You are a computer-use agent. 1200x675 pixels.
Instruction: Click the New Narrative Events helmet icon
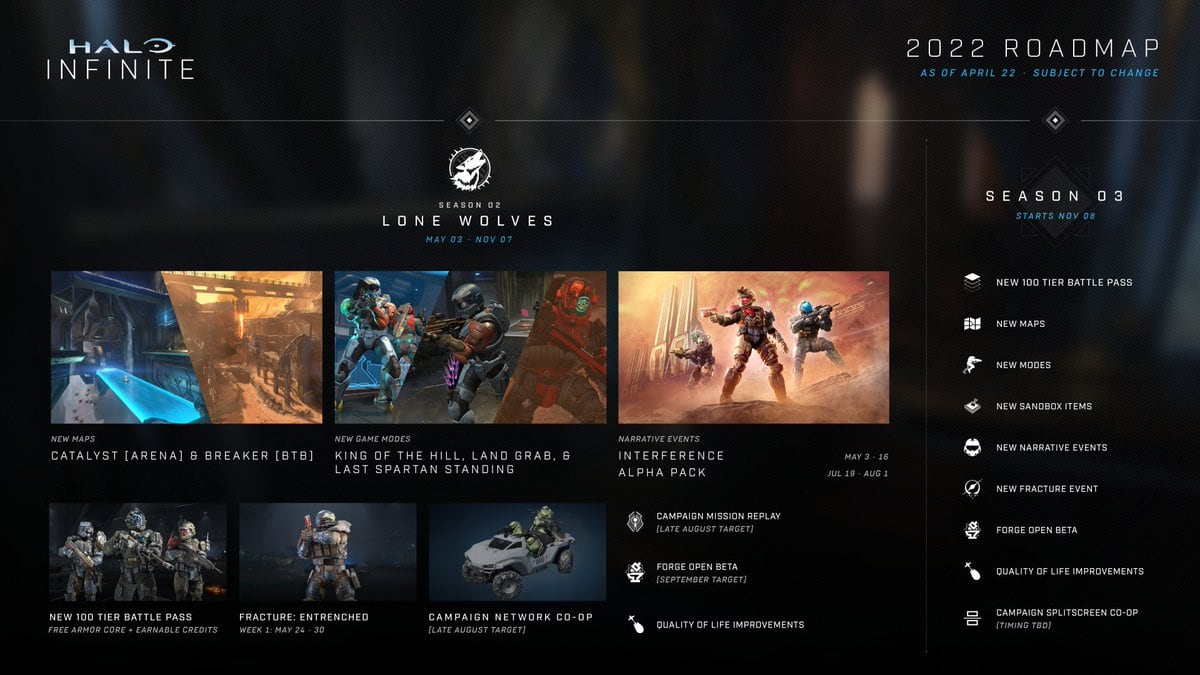[971, 447]
